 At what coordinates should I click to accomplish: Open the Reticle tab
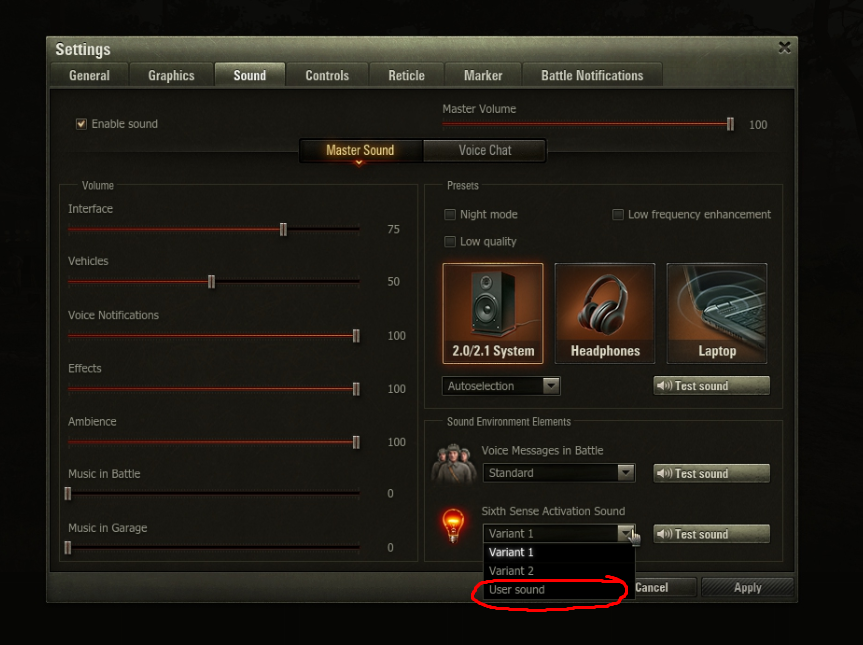click(406, 75)
